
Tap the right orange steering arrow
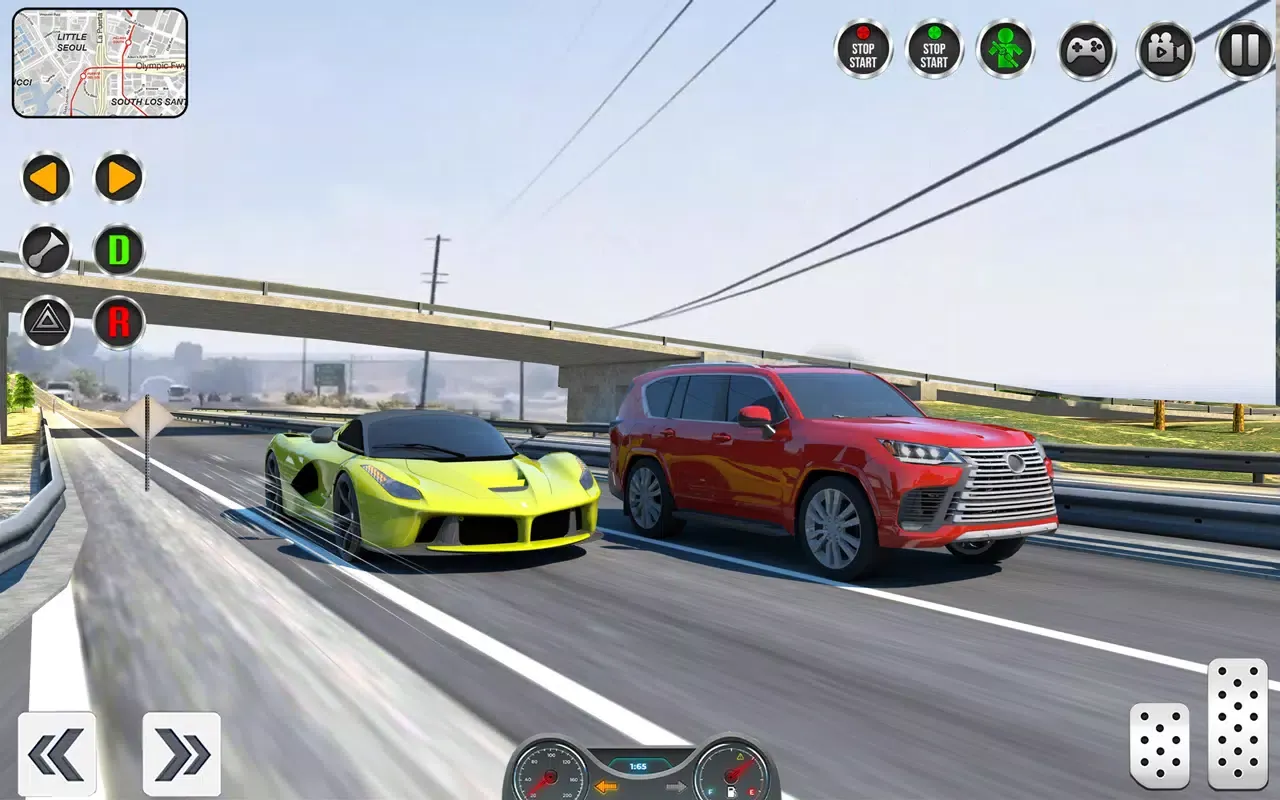point(119,178)
